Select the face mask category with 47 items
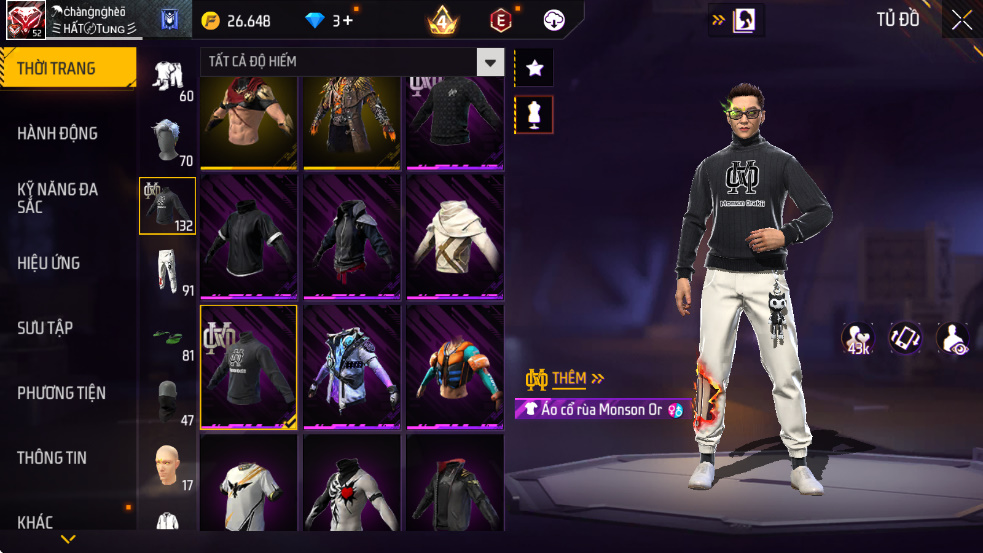The image size is (983, 553). tap(167, 401)
